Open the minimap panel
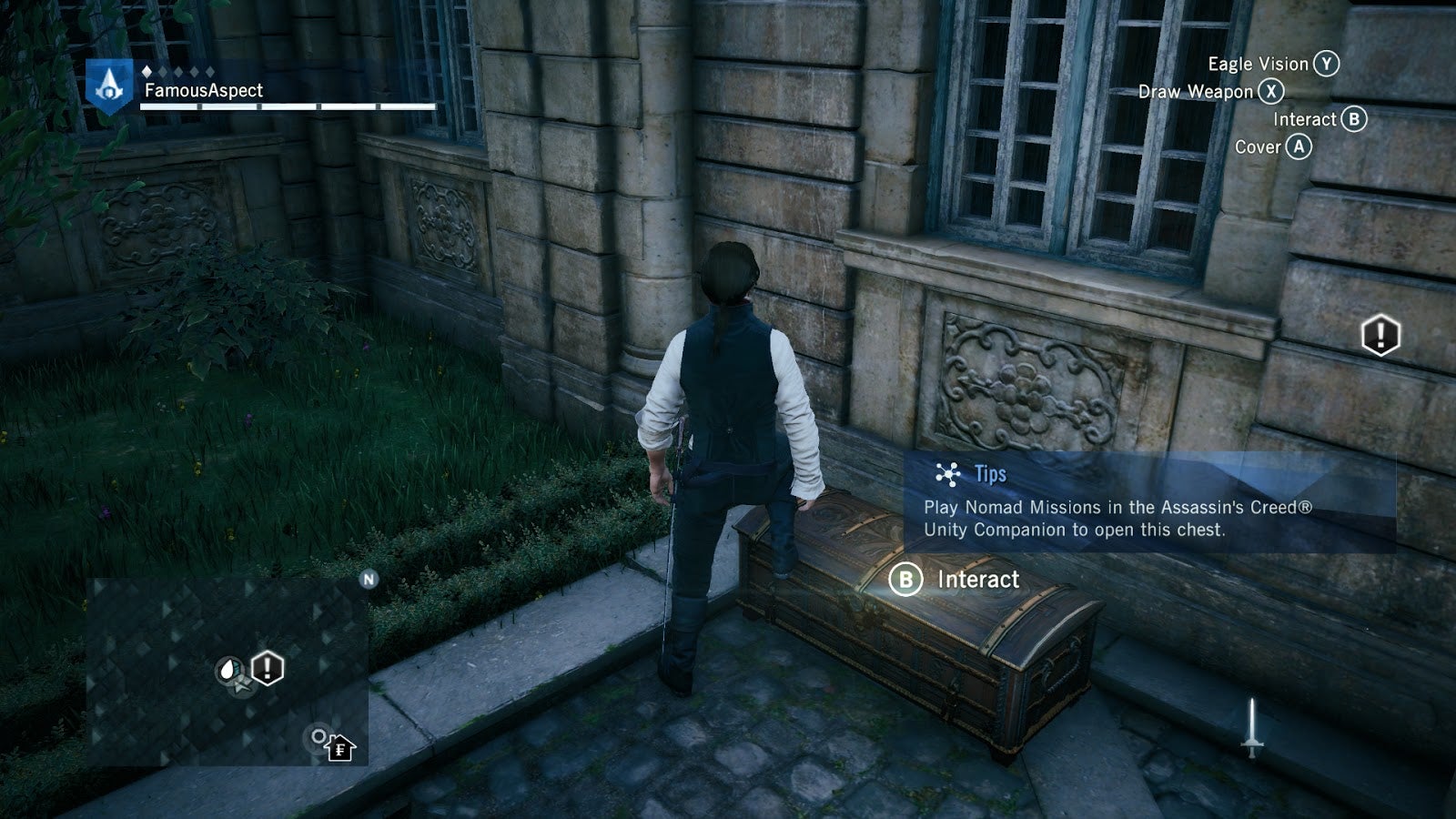 (x=227, y=672)
